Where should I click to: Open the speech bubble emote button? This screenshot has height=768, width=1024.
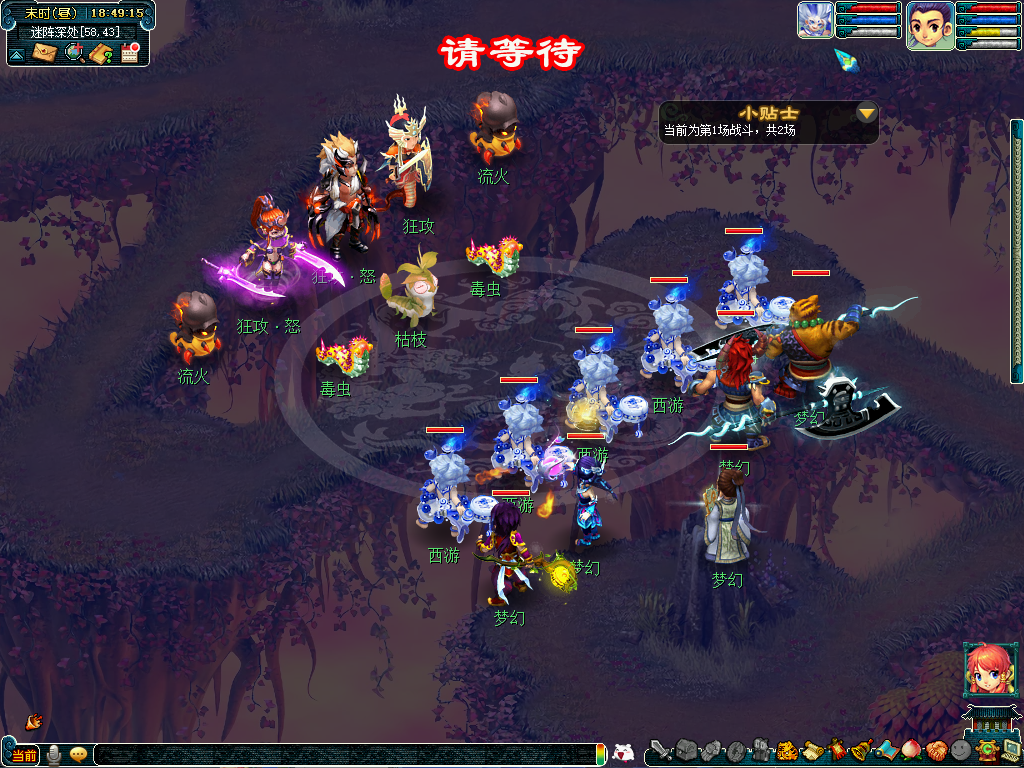pyautogui.click(x=78, y=754)
